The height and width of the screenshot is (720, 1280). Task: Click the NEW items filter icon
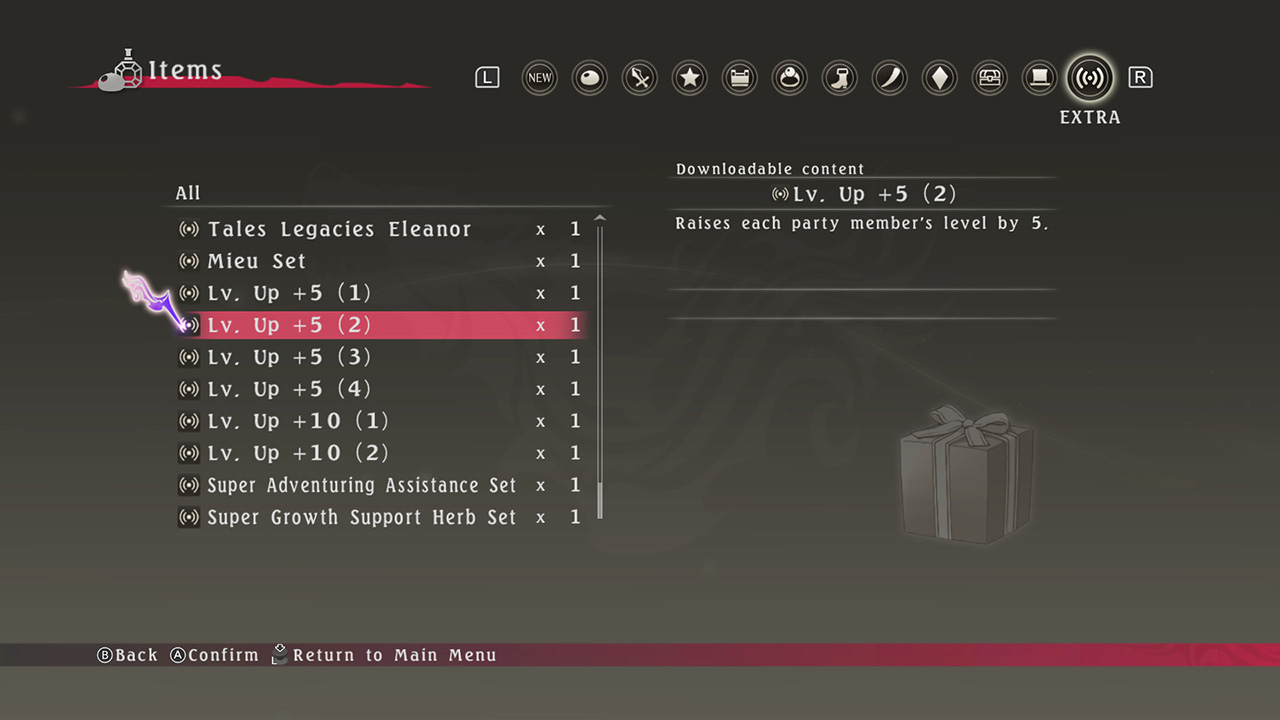click(x=539, y=77)
